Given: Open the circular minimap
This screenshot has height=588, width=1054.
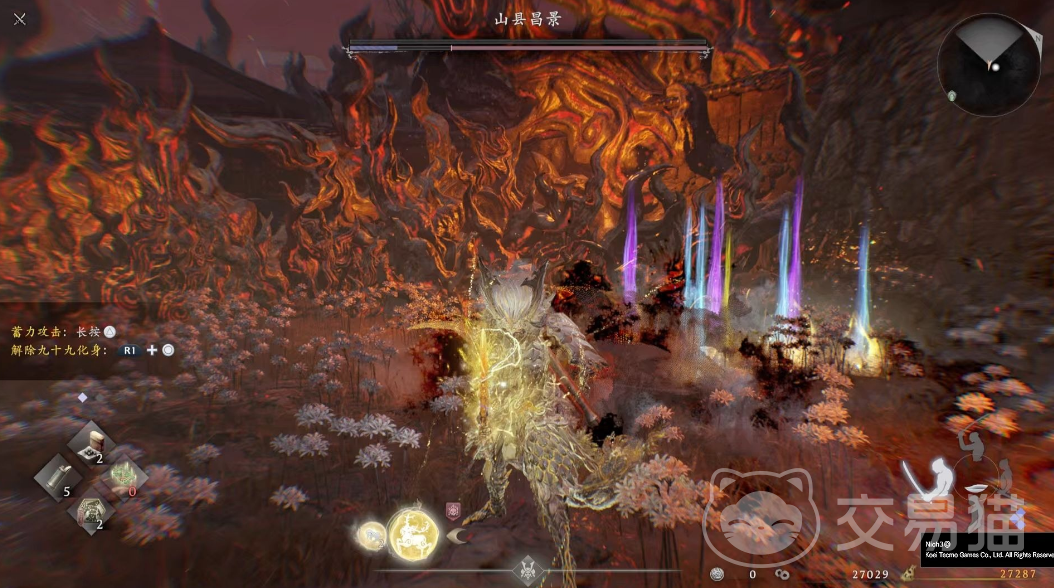Looking at the screenshot, I should (988, 65).
